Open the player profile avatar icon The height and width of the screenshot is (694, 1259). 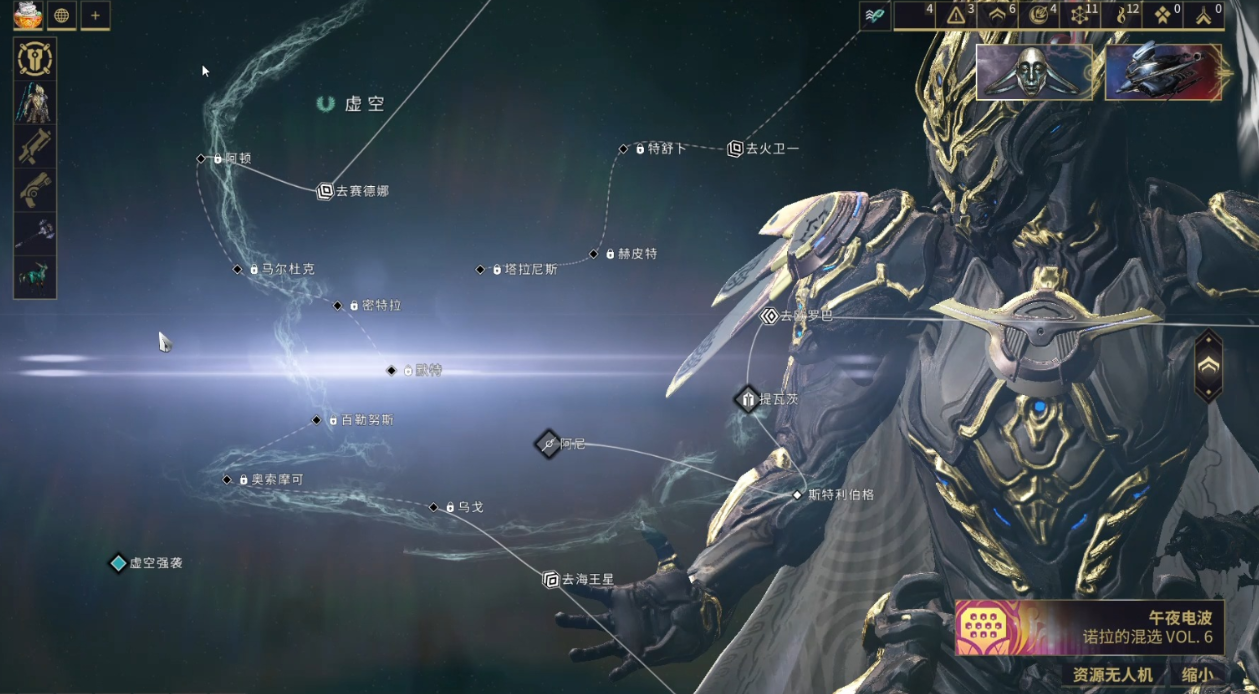25,15
